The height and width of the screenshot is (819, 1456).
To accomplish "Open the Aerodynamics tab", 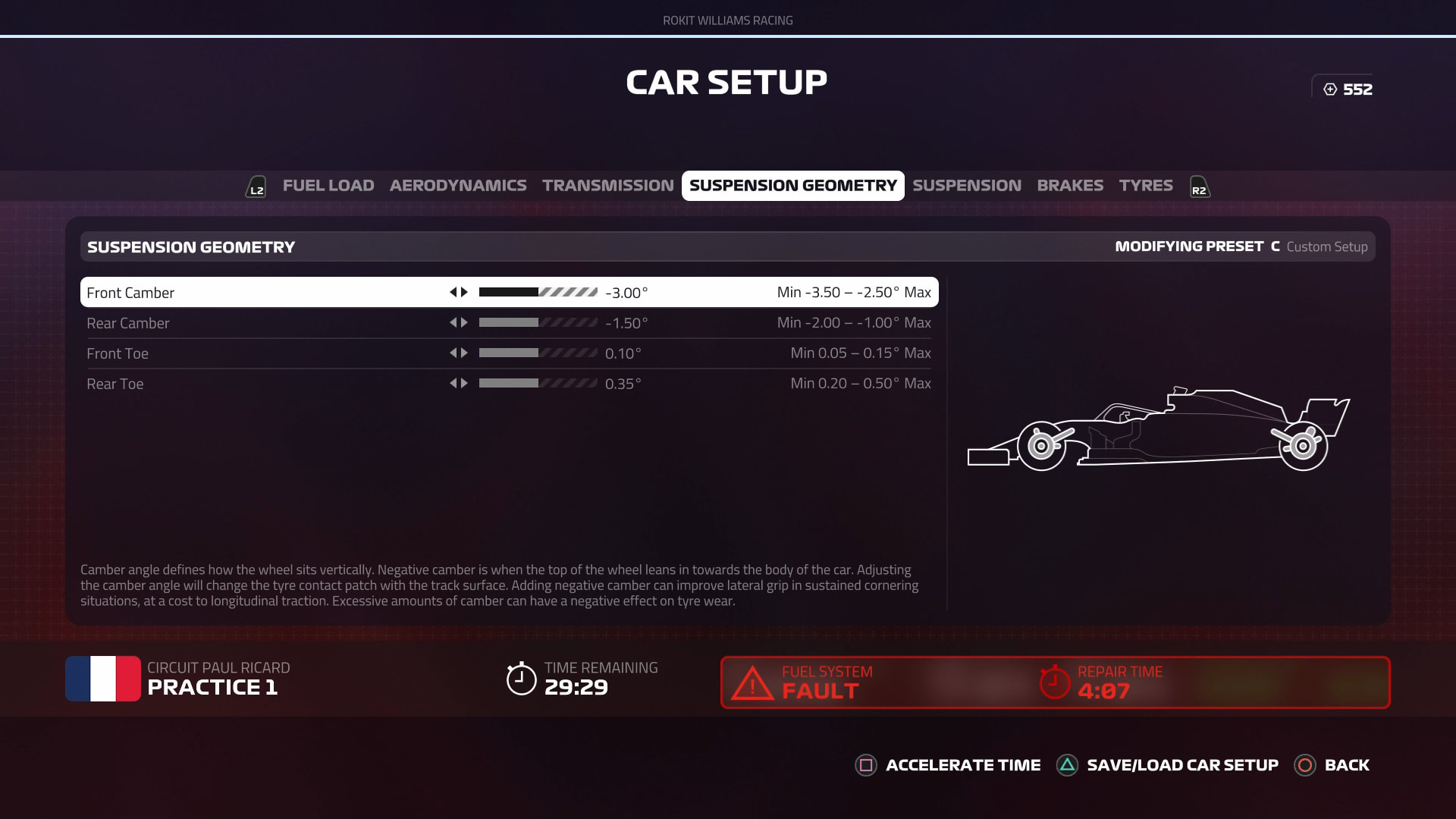I will 457,186.
